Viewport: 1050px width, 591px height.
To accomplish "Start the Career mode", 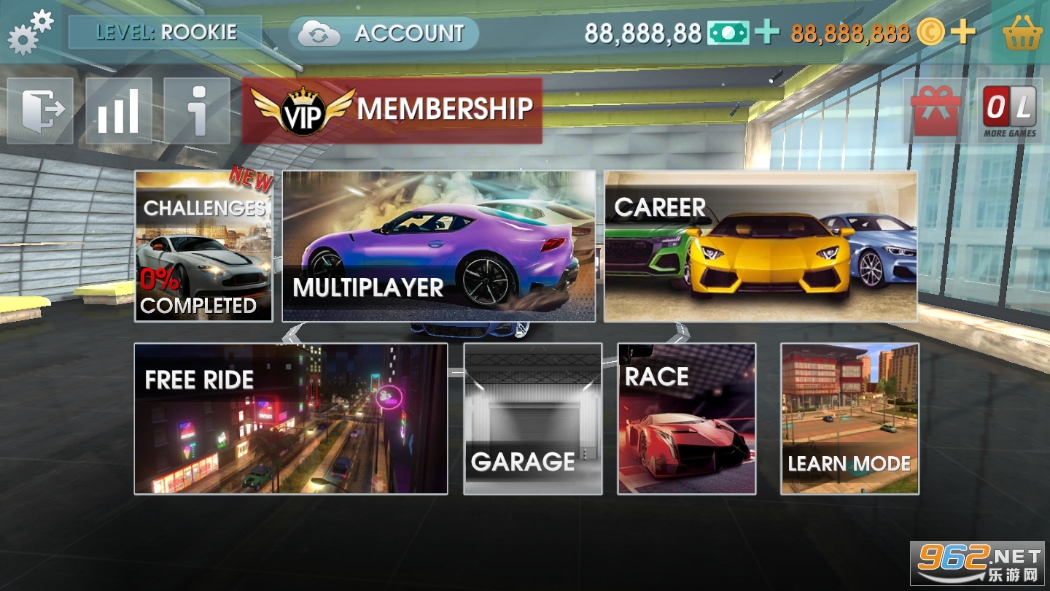I will pos(760,246).
